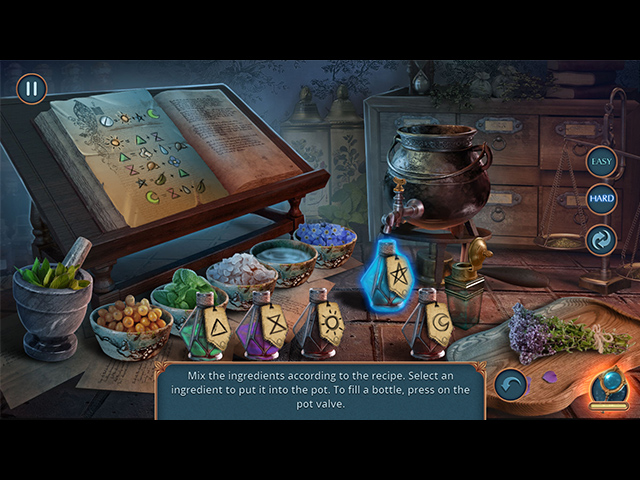
Task: Select the blue flowers bowl ingredient
Action: tap(326, 240)
